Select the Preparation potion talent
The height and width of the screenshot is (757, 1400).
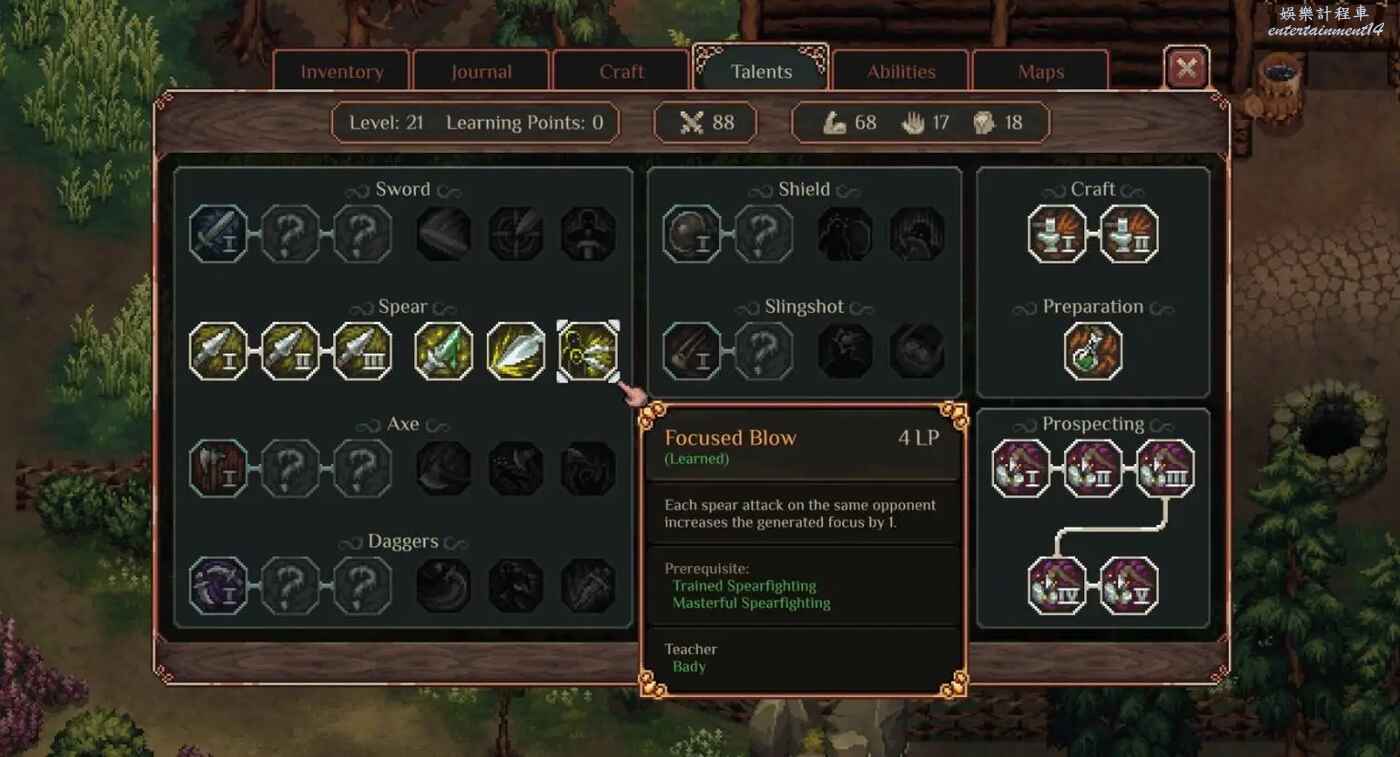pos(1093,351)
